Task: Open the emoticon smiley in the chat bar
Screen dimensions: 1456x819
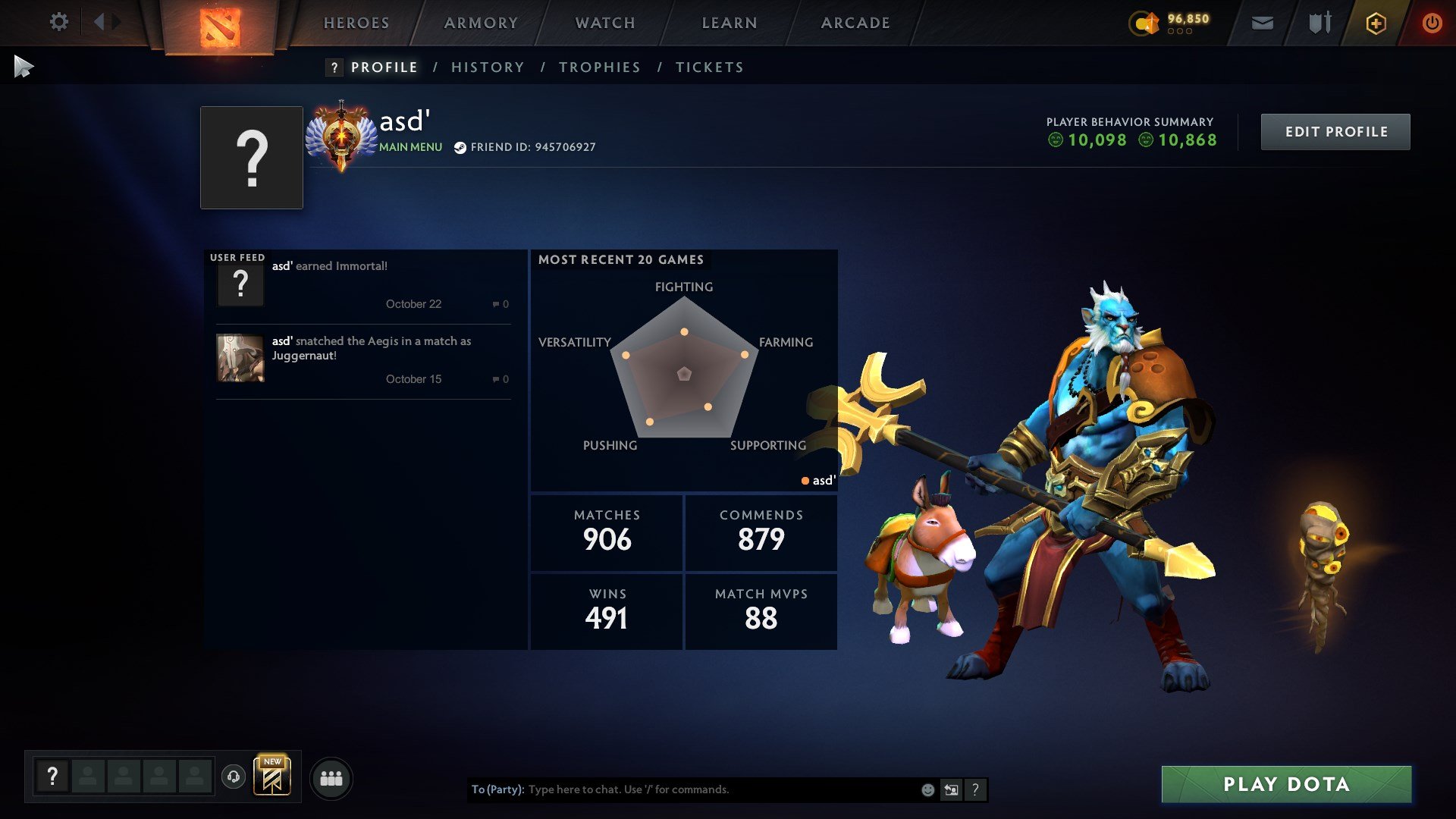Action: tap(927, 789)
